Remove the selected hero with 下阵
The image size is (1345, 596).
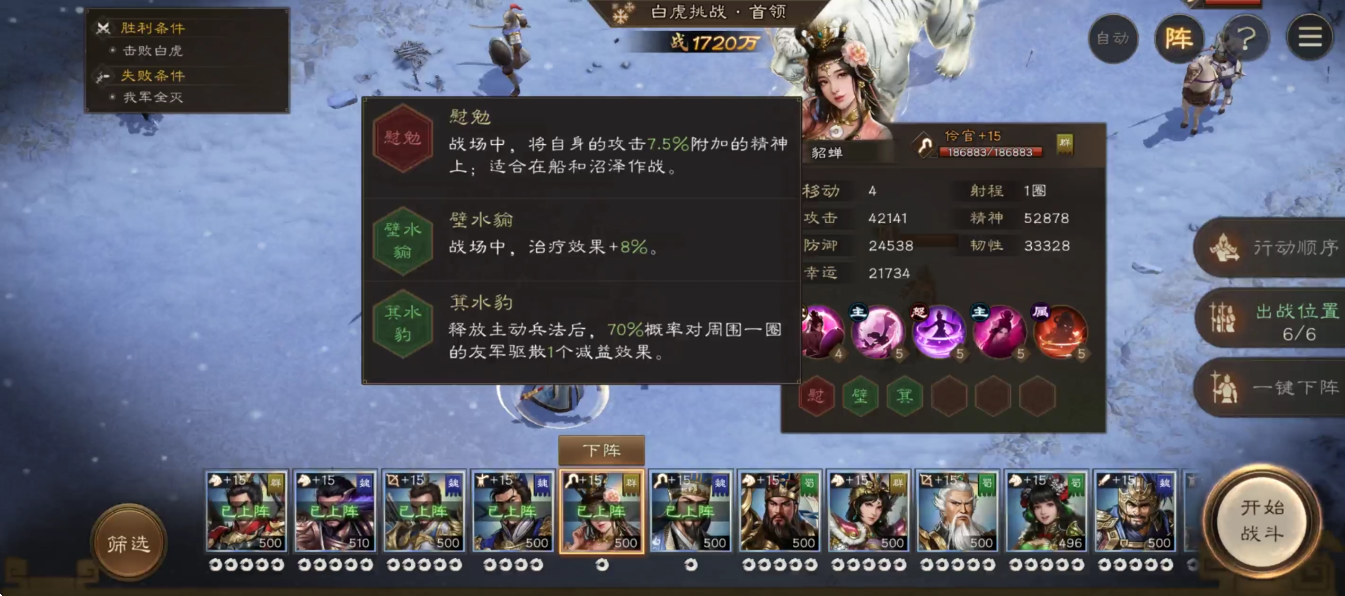(601, 450)
